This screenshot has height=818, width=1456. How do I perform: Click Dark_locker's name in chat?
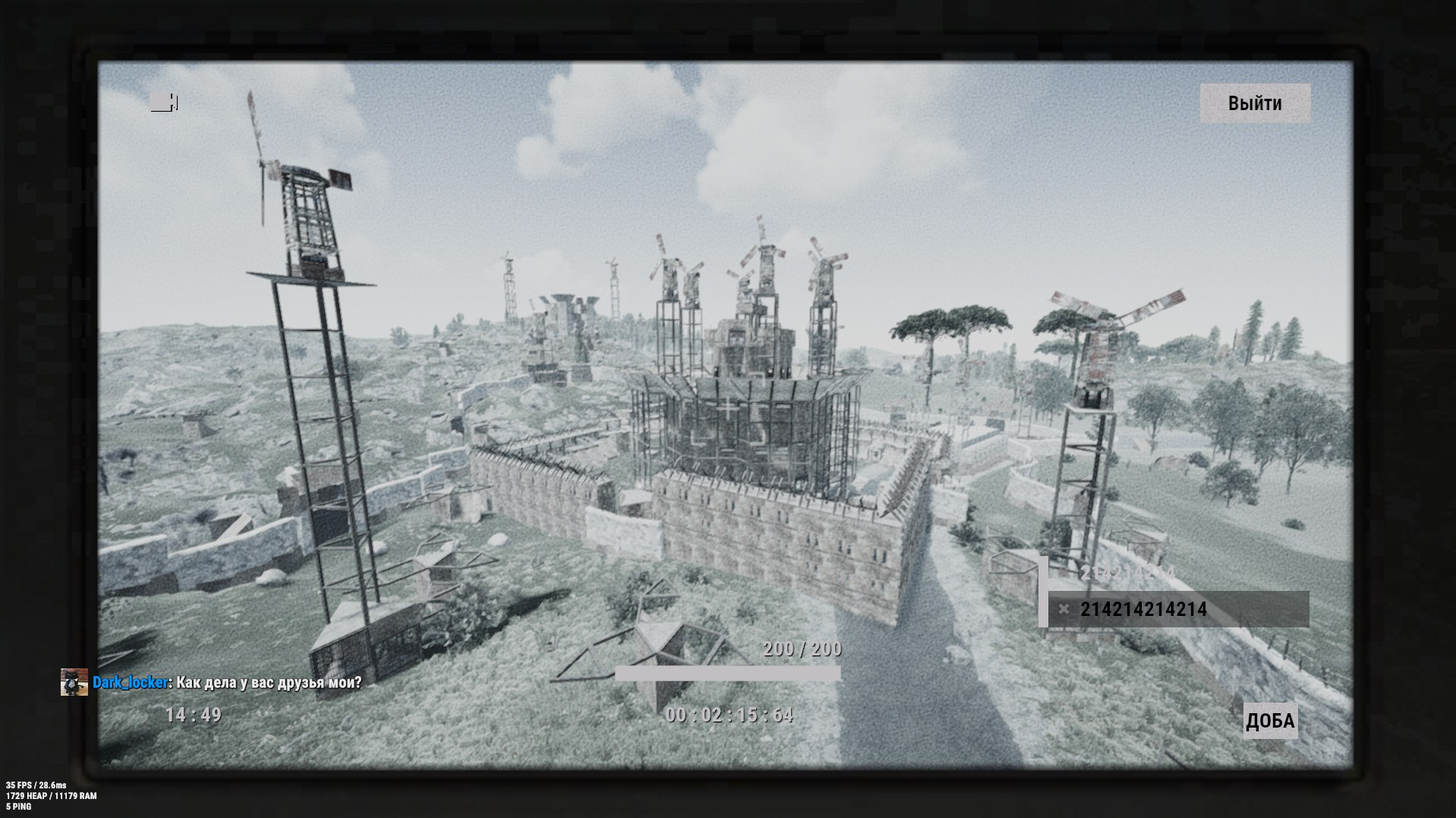tap(130, 682)
